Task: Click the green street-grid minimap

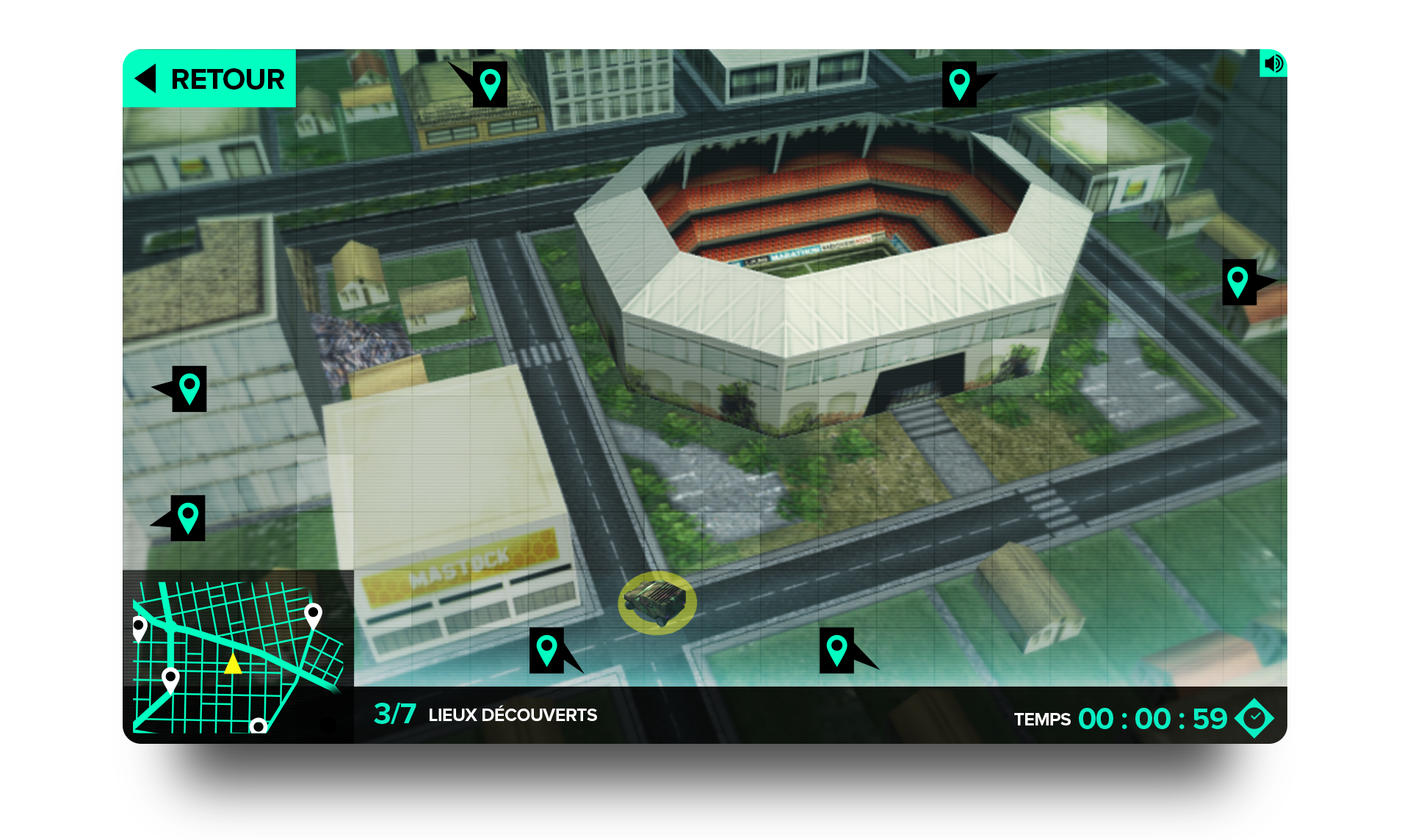Action: pyautogui.click(x=238, y=656)
